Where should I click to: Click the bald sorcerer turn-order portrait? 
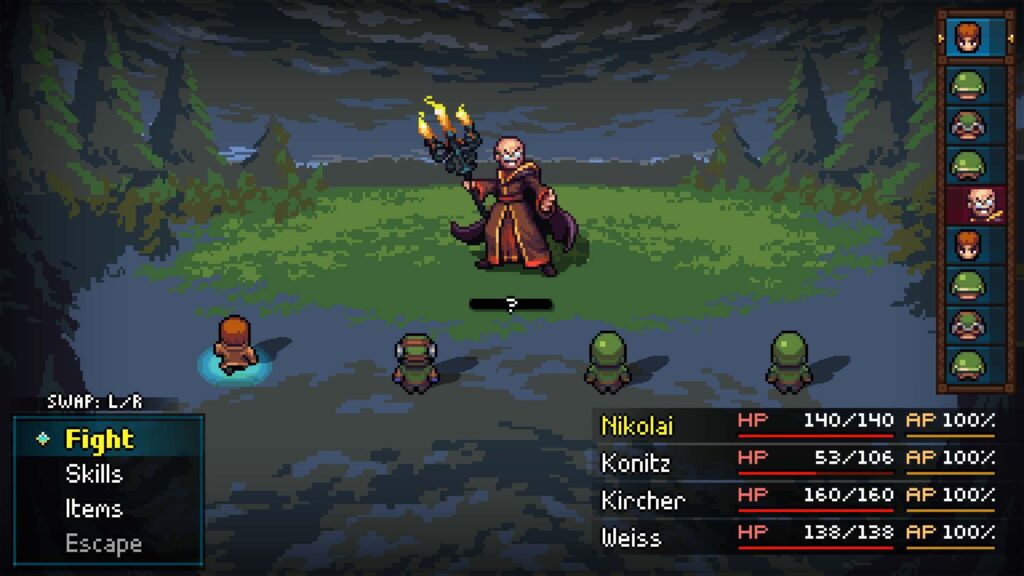[967, 204]
